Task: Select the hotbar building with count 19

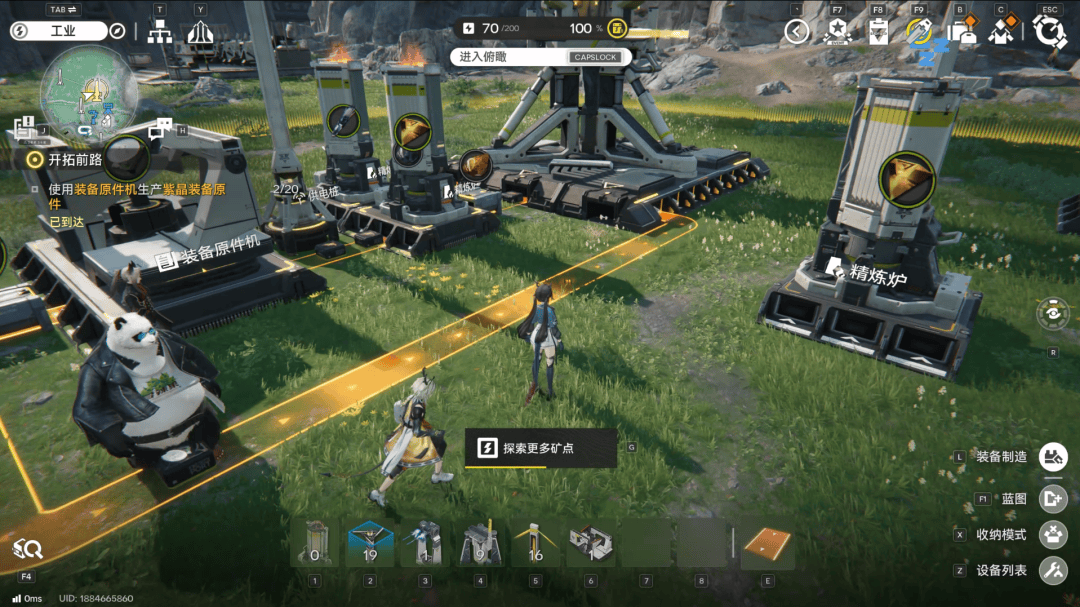Action: pos(370,545)
